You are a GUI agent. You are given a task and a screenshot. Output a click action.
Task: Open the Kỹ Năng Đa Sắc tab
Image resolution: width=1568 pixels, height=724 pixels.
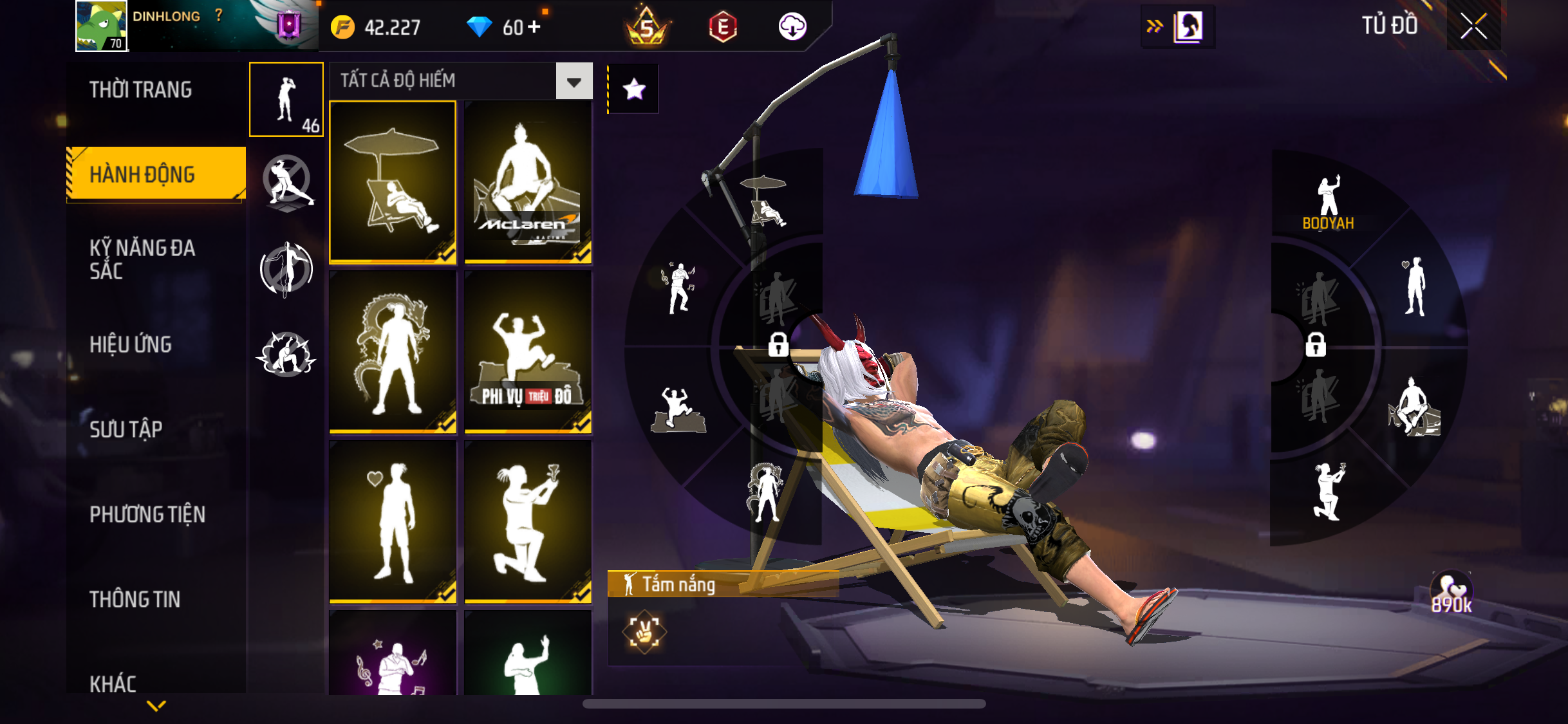(142, 259)
